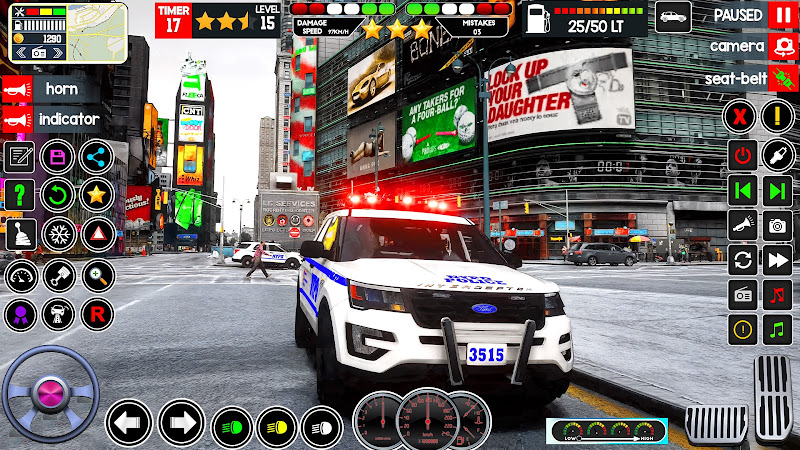Tap the red pause button

(781, 15)
